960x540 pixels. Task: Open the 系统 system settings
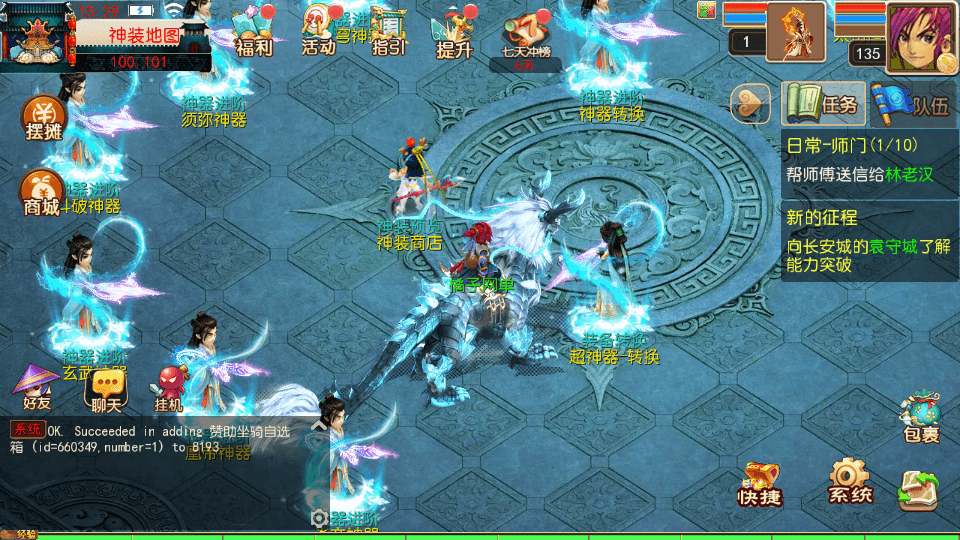(x=850, y=482)
